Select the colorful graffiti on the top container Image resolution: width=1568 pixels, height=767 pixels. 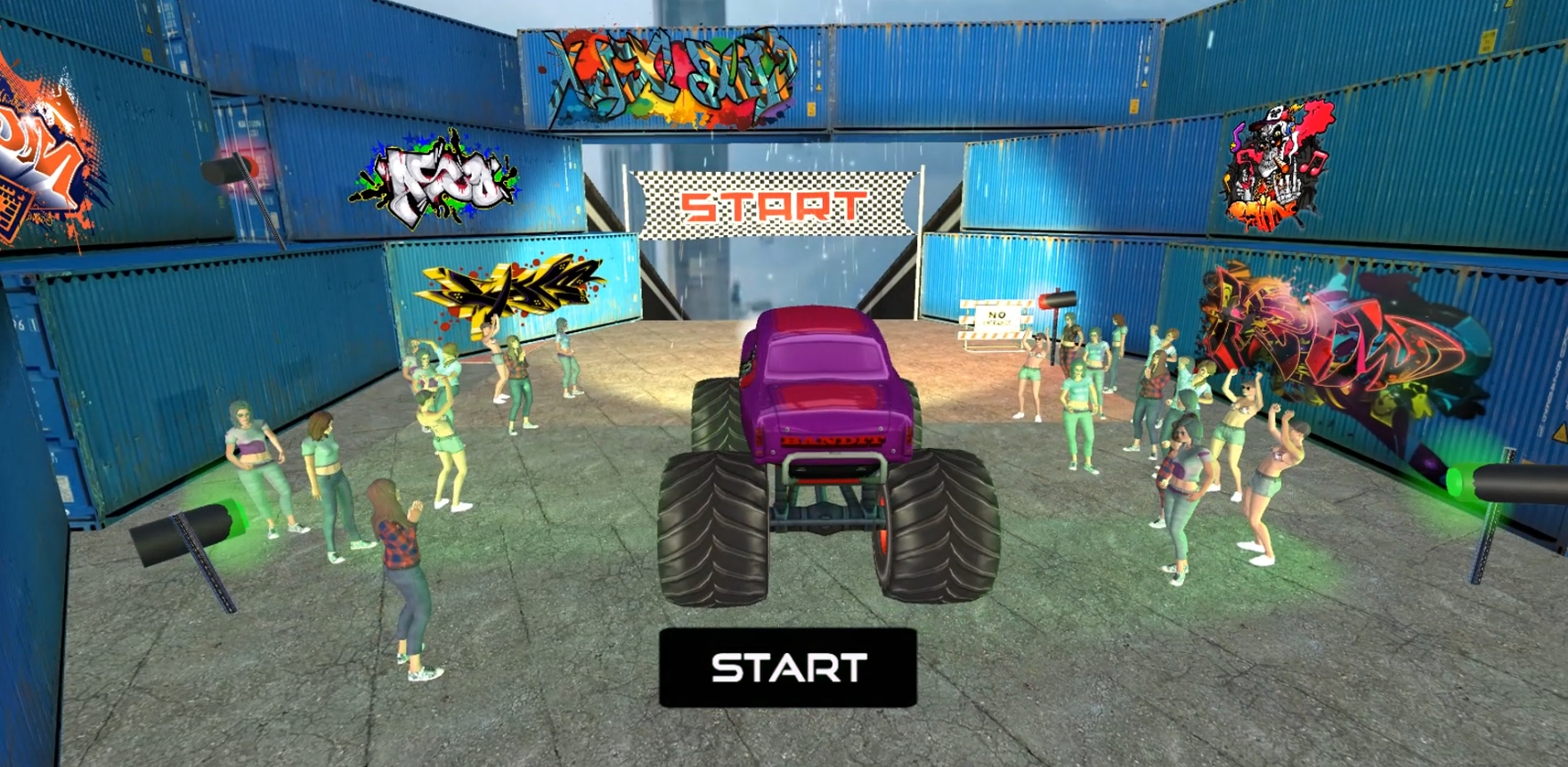point(668,71)
